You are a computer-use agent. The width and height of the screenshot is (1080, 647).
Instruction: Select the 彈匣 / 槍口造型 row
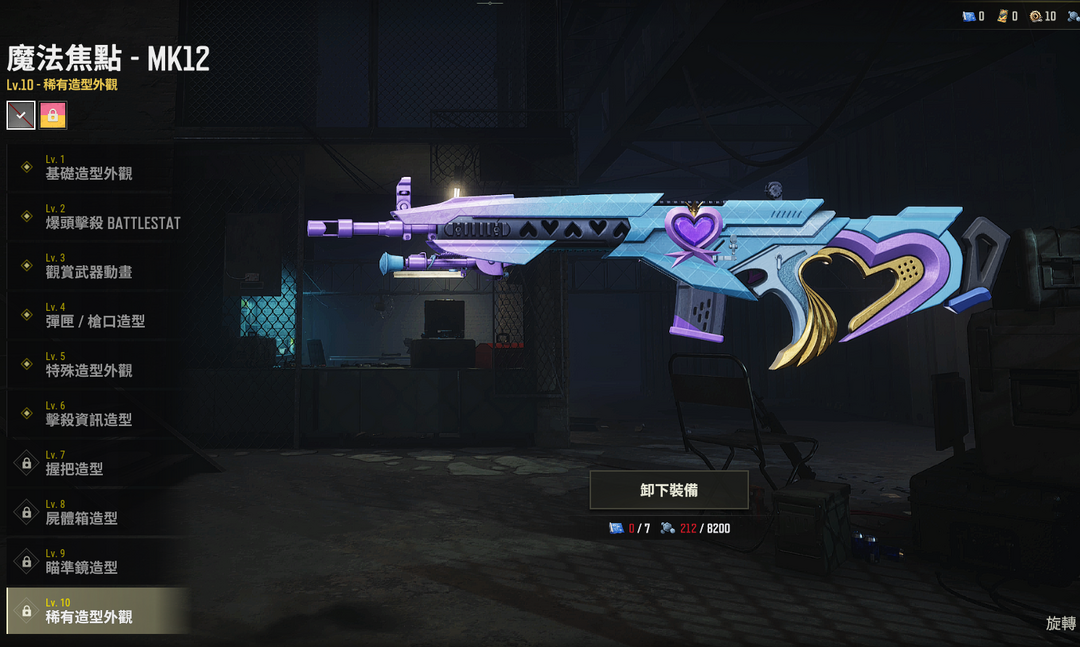coord(95,315)
